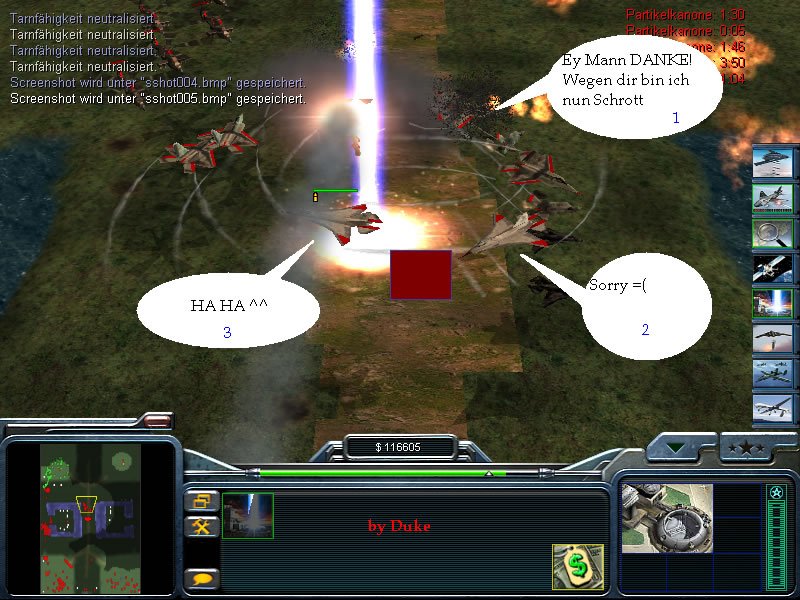800x600 pixels.
Task: Launch the stealth bomber bomb ability
Action: coord(772,339)
